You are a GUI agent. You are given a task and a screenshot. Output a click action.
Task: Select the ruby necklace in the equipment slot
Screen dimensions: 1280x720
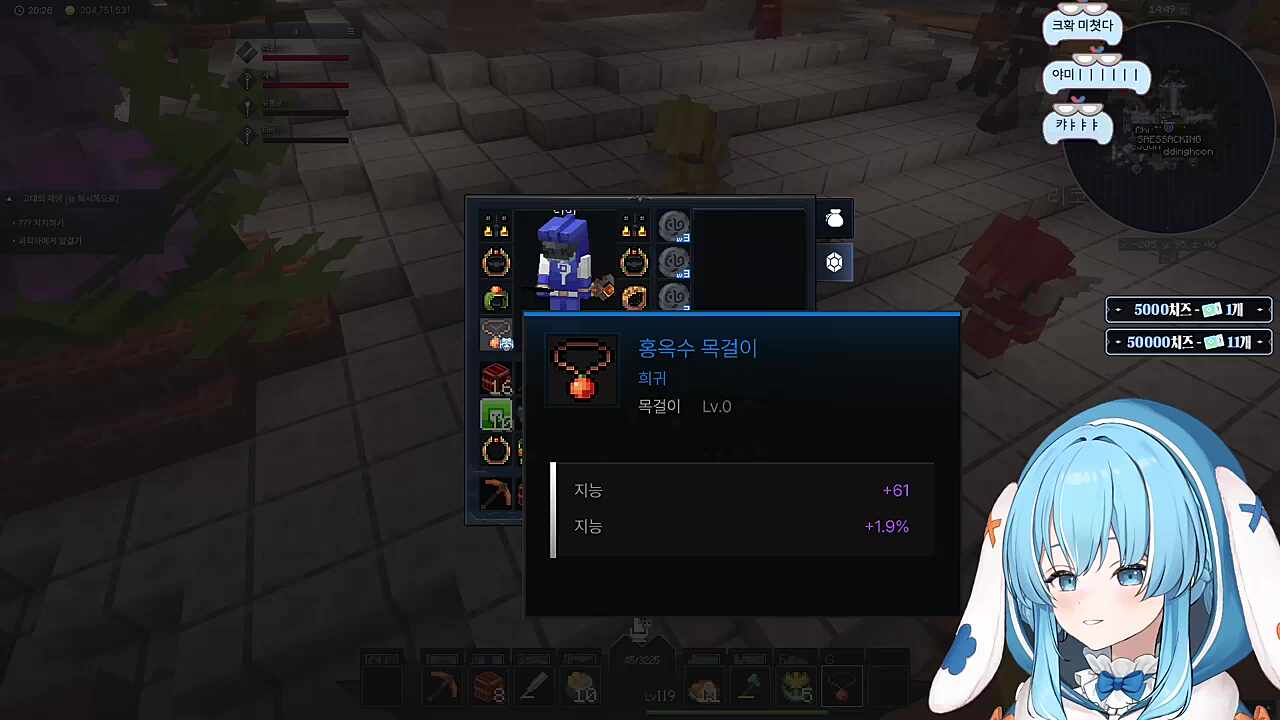[495, 333]
